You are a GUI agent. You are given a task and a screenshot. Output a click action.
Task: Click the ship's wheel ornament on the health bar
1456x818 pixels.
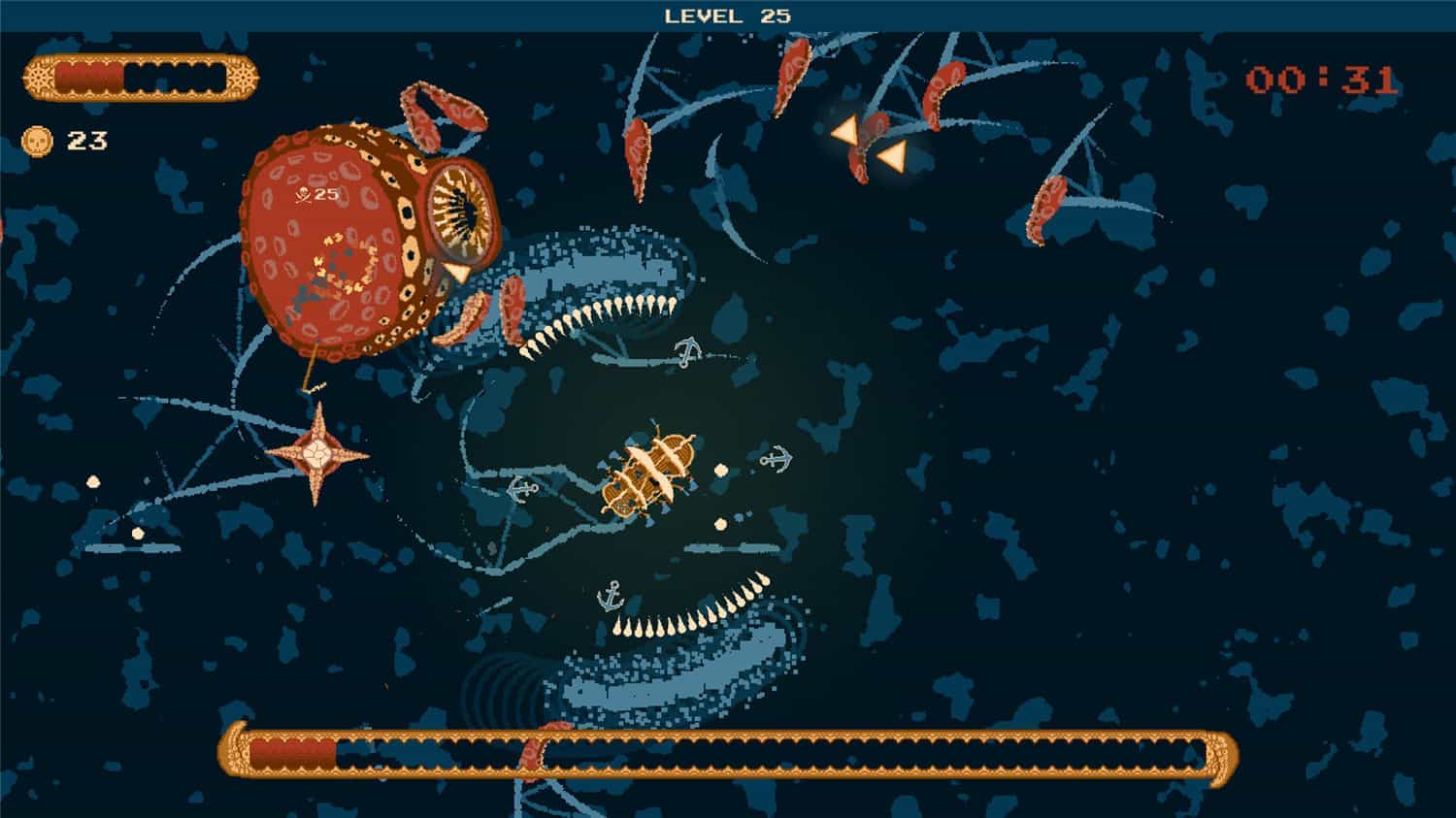tap(39, 77)
